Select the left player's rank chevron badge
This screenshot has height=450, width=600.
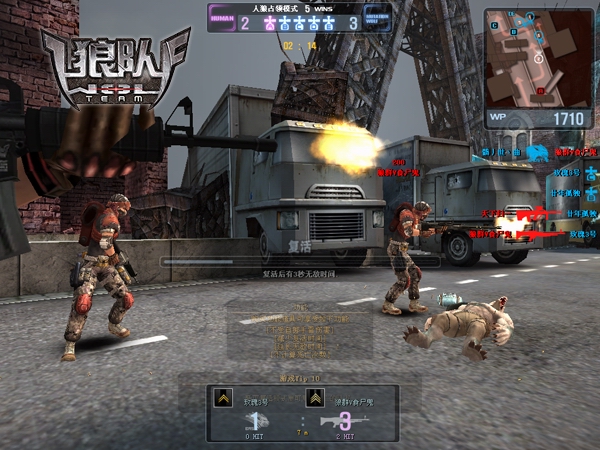(x=225, y=399)
